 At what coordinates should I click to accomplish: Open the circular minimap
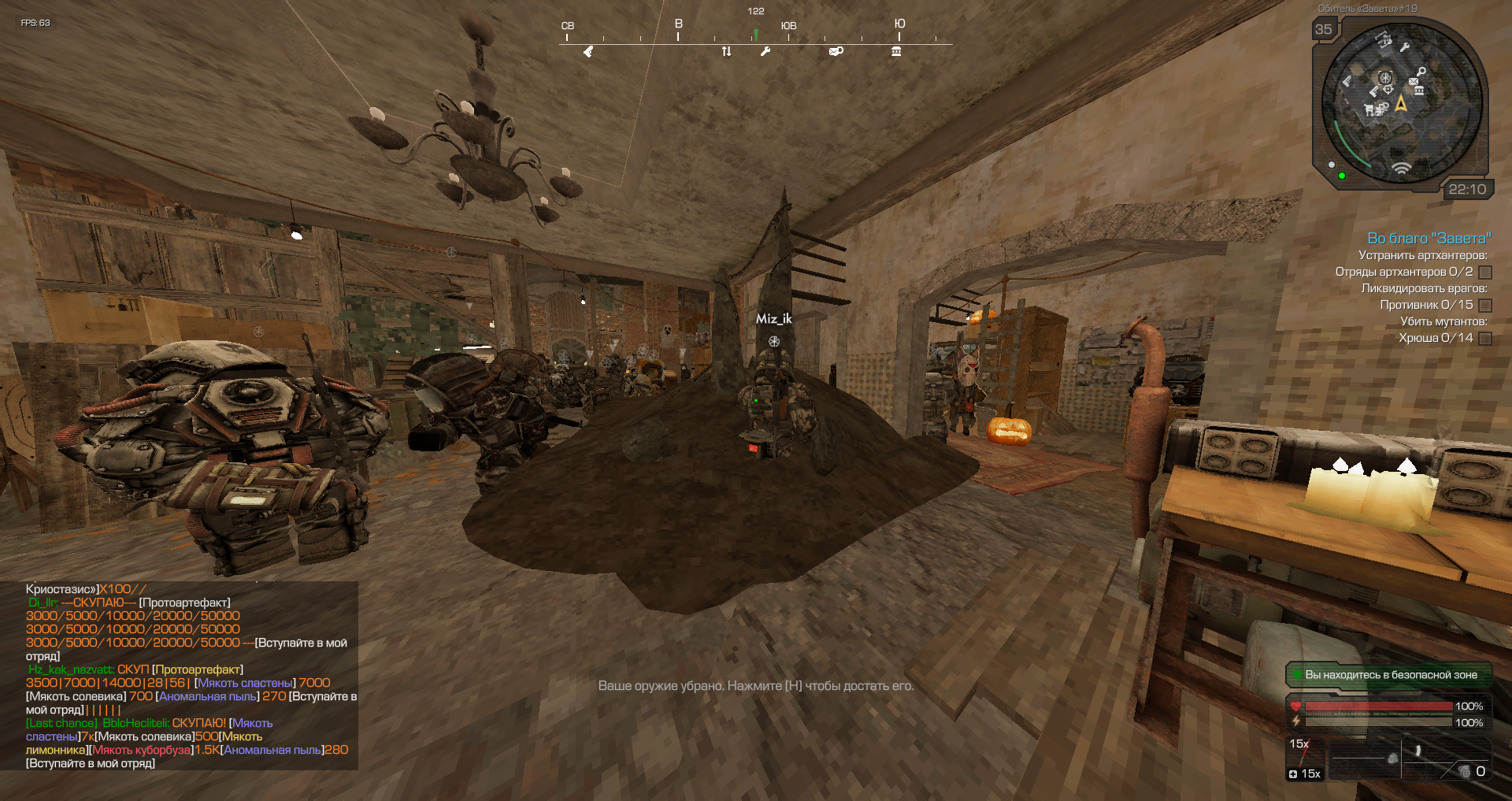pyautogui.click(x=1401, y=102)
